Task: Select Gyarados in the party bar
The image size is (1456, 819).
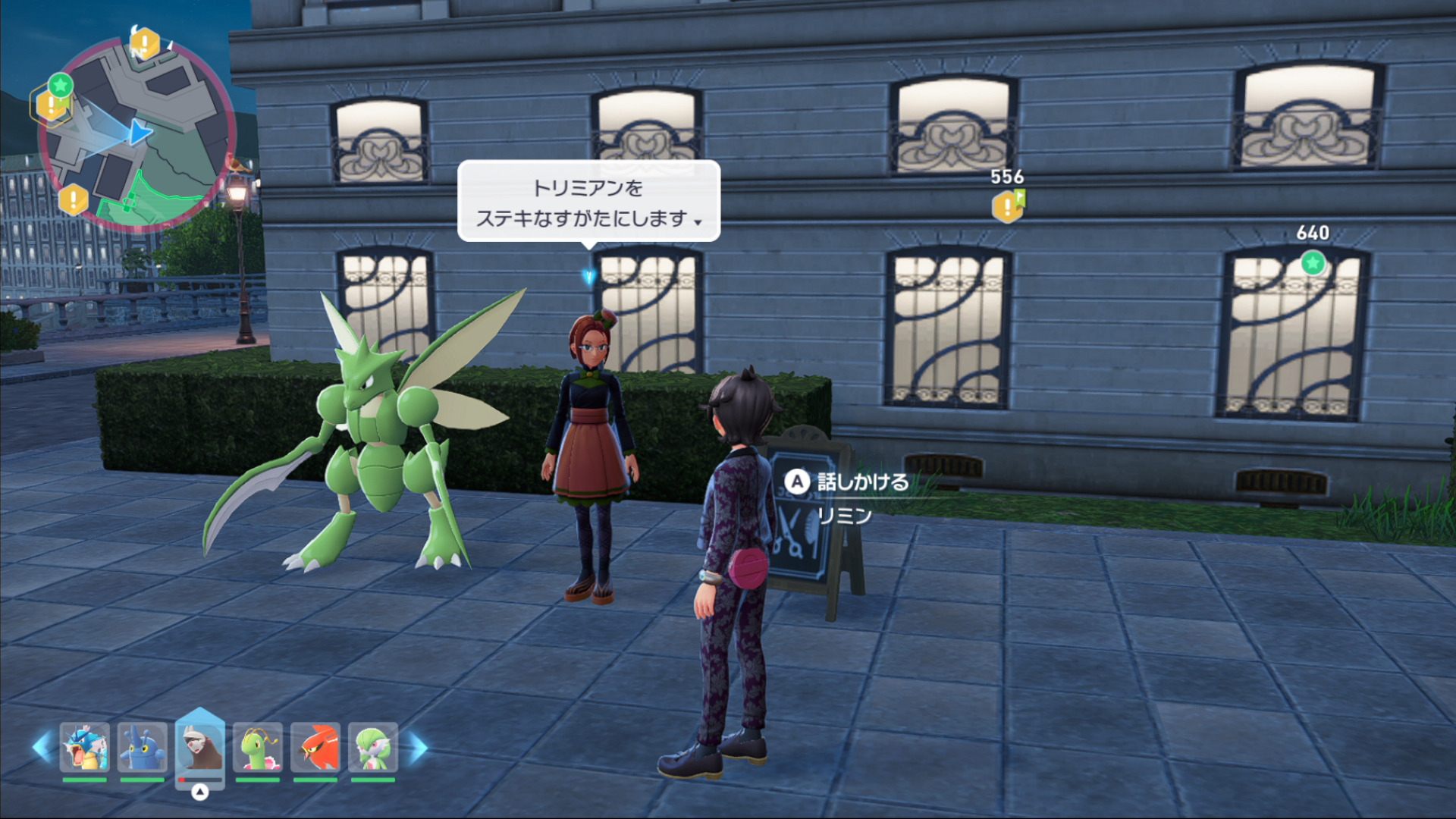Action: [x=84, y=747]
